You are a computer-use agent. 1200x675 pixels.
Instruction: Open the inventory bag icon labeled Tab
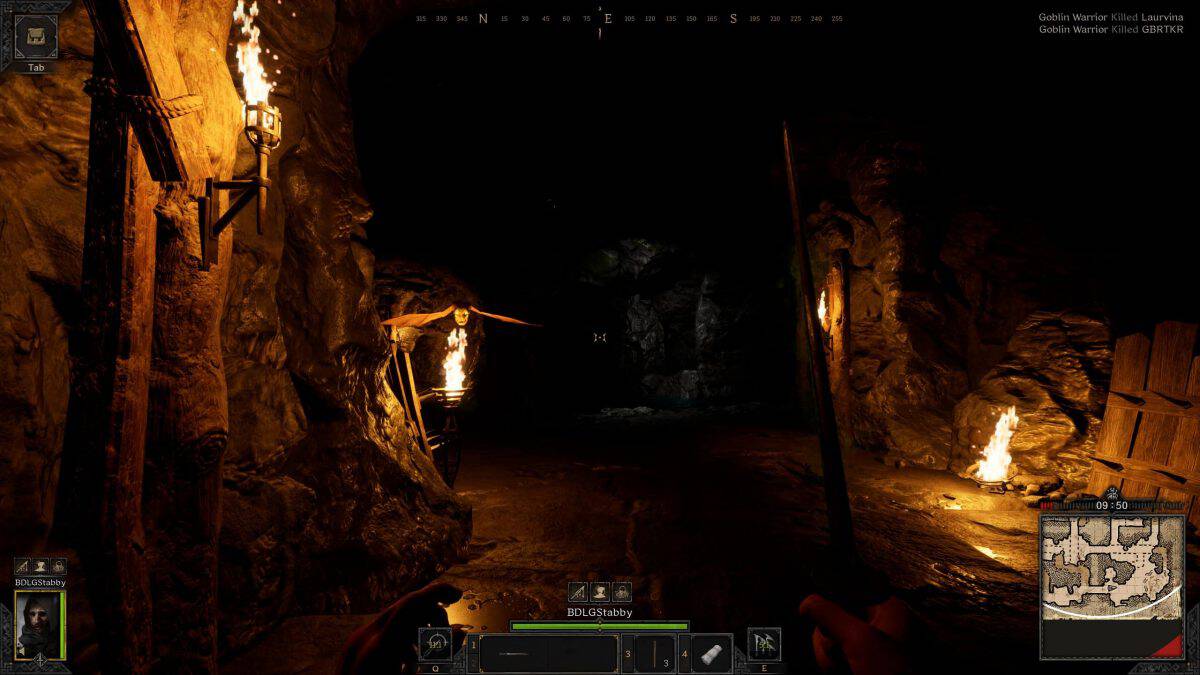36,37
